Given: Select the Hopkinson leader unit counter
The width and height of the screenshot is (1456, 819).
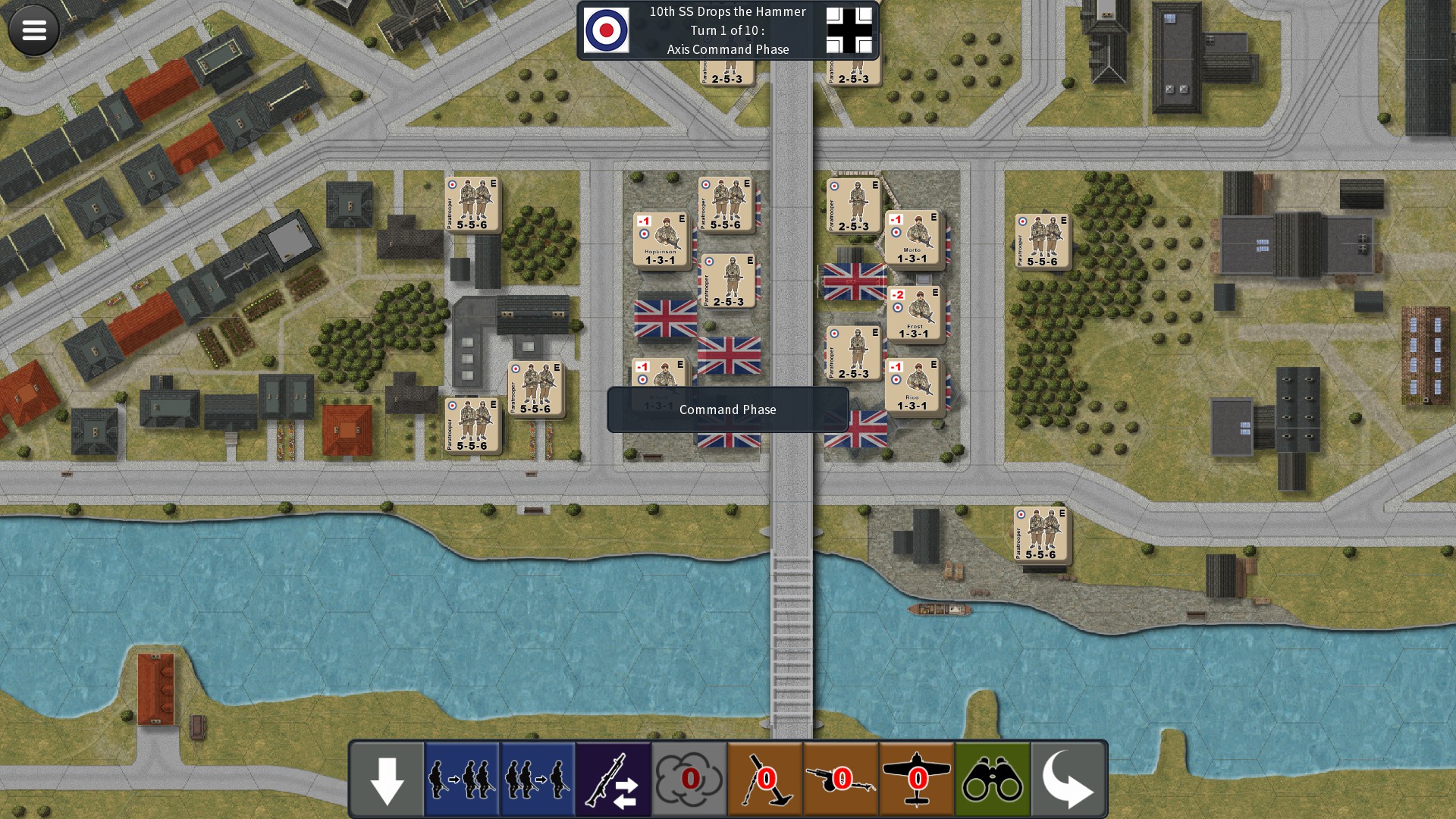Looking at the screenshot, I should click(x=661, y=240).
